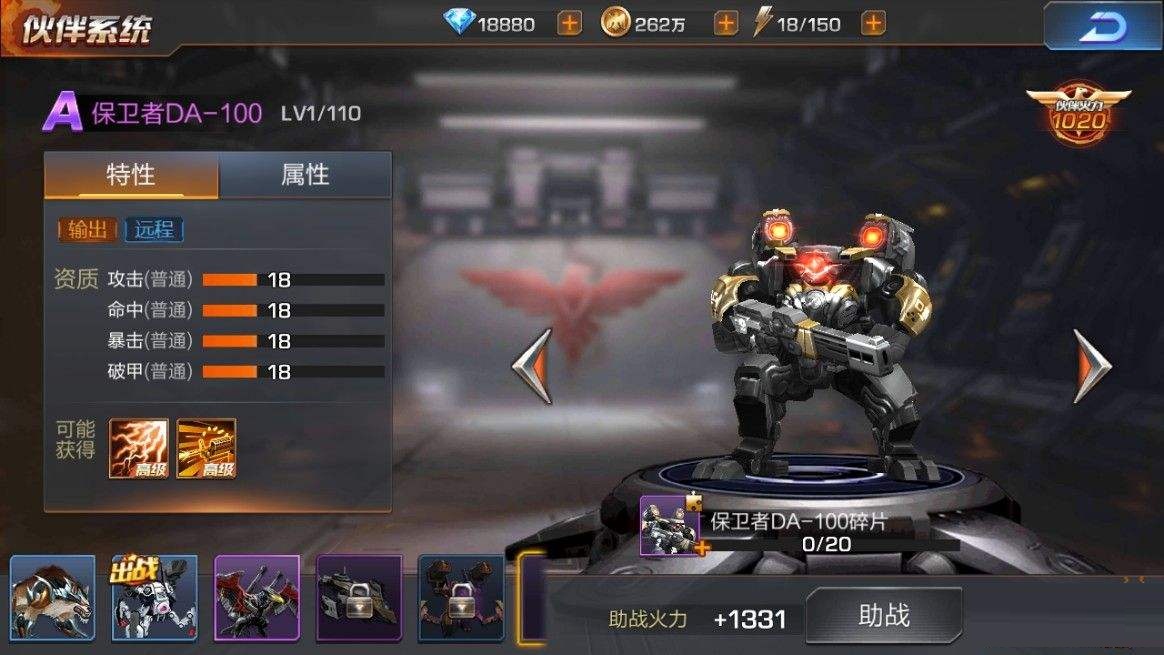This screenshot has height=655, width=1164.
Task: Add more diamonds with the plus button
Action: 569,23
